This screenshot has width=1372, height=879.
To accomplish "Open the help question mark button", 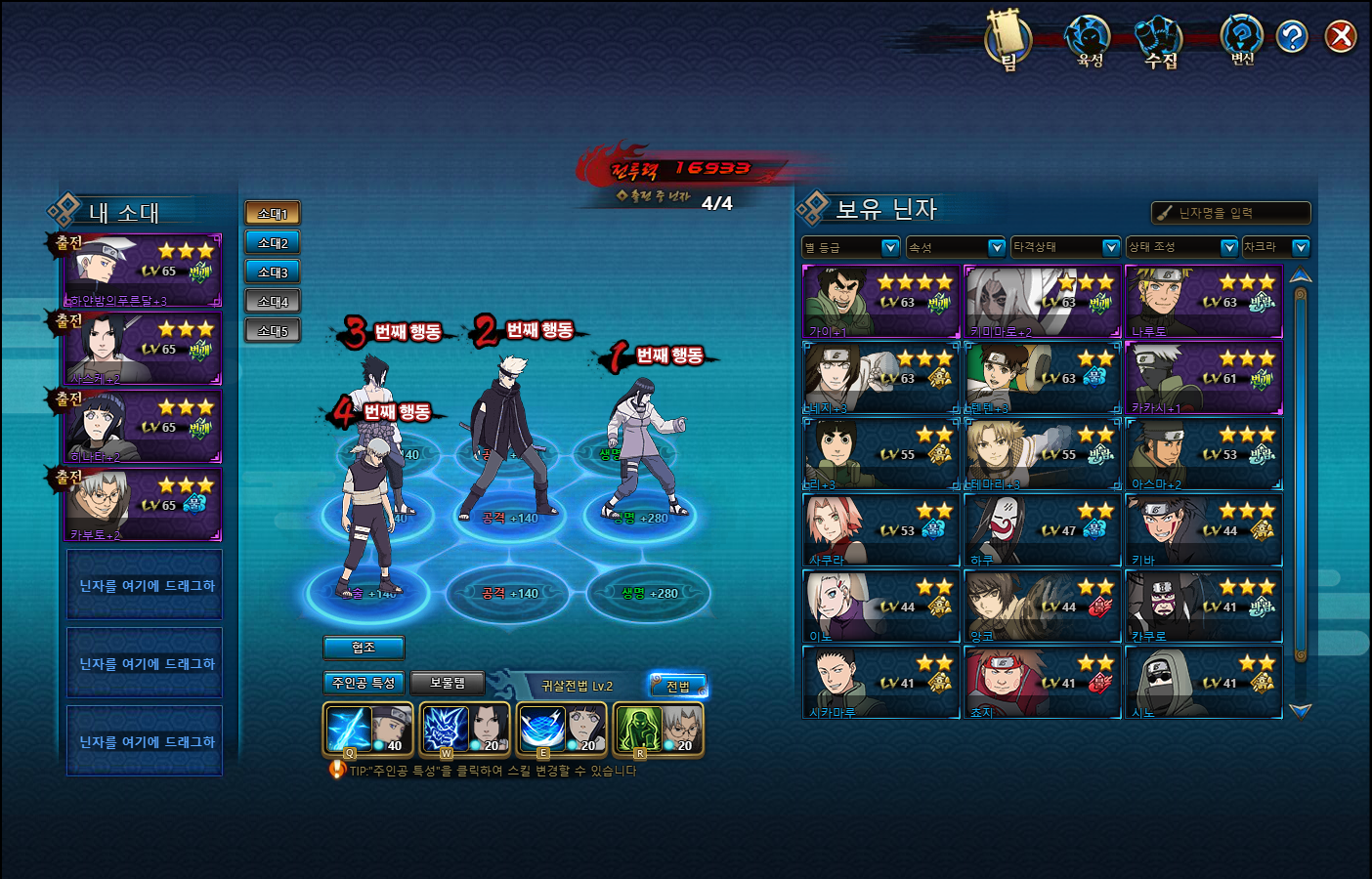I will click(x=1292, y=37).
